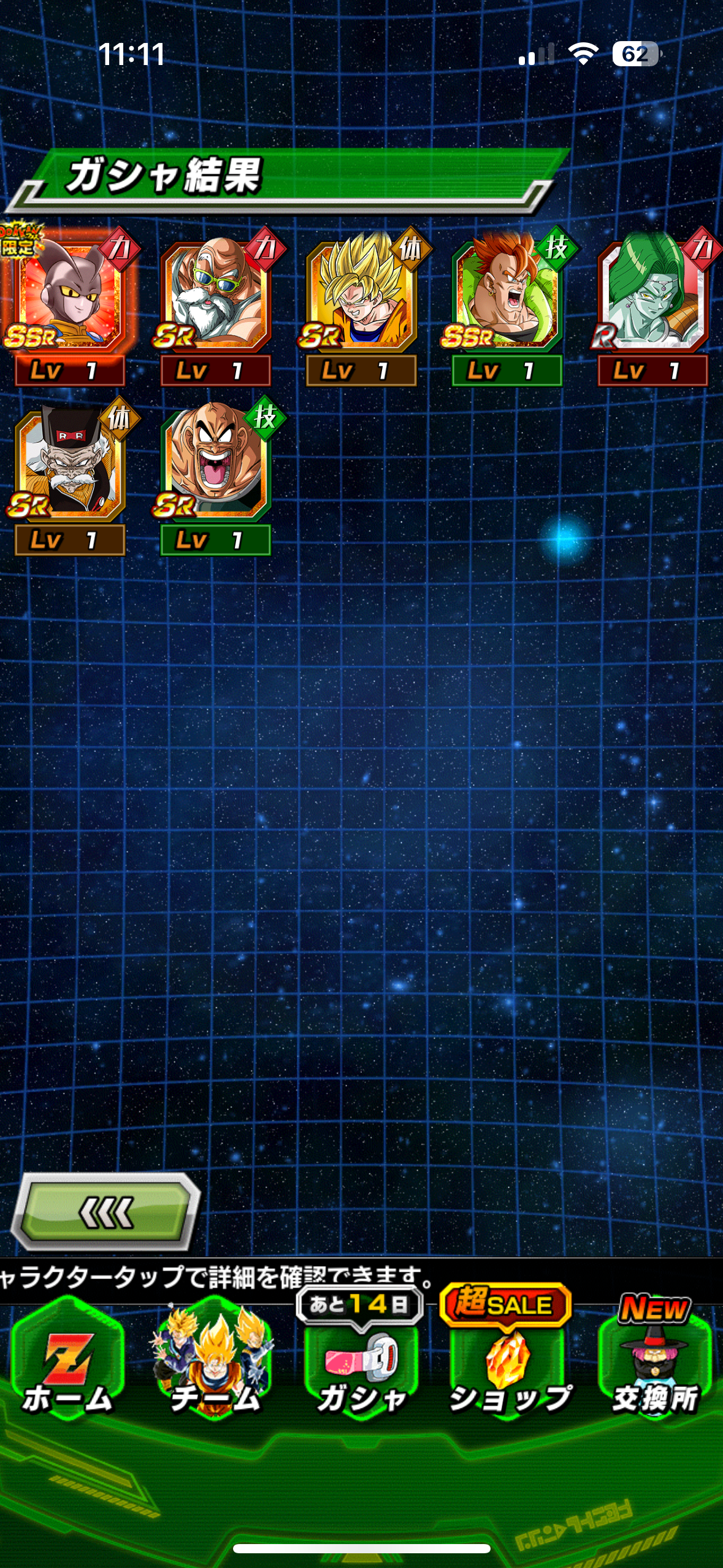Go back with the green arrow button
This screenshot has width=723, height=1568.
(106, 1212)
